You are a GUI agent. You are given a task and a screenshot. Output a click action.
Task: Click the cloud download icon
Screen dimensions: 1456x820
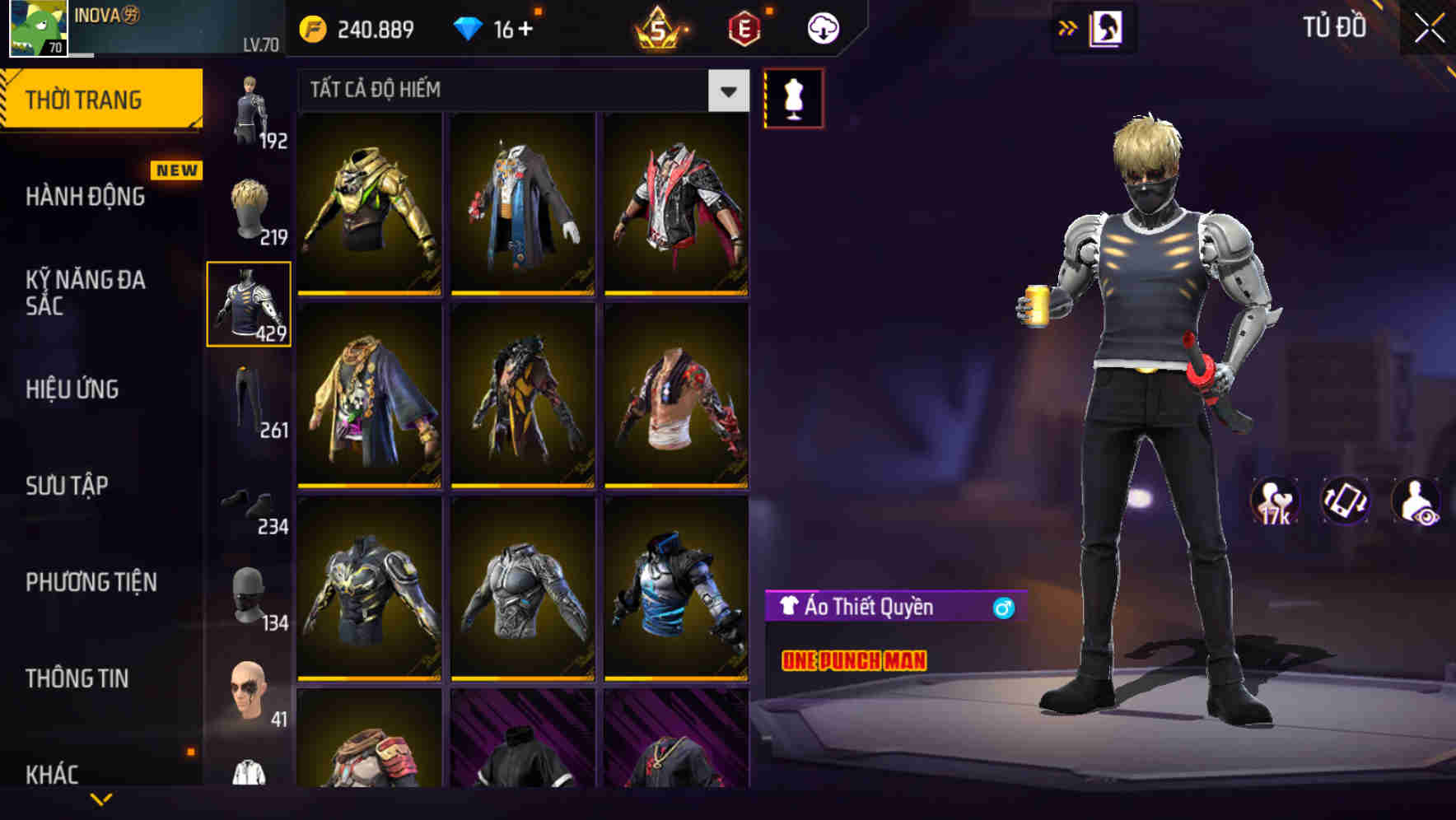click(822, 27)
